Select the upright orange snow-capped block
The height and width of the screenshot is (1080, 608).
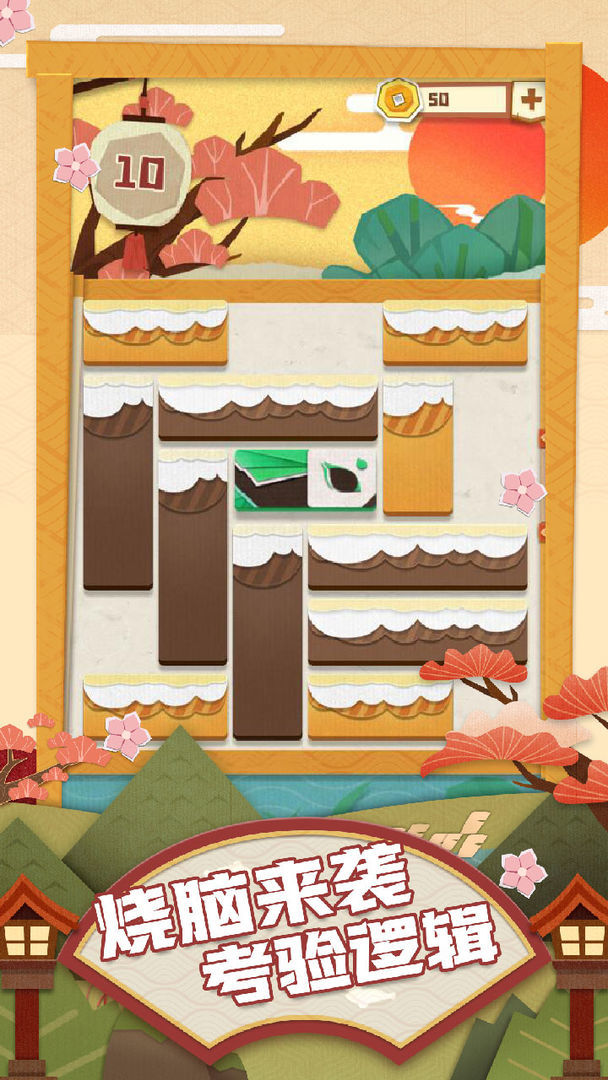(x=417, y=445)
